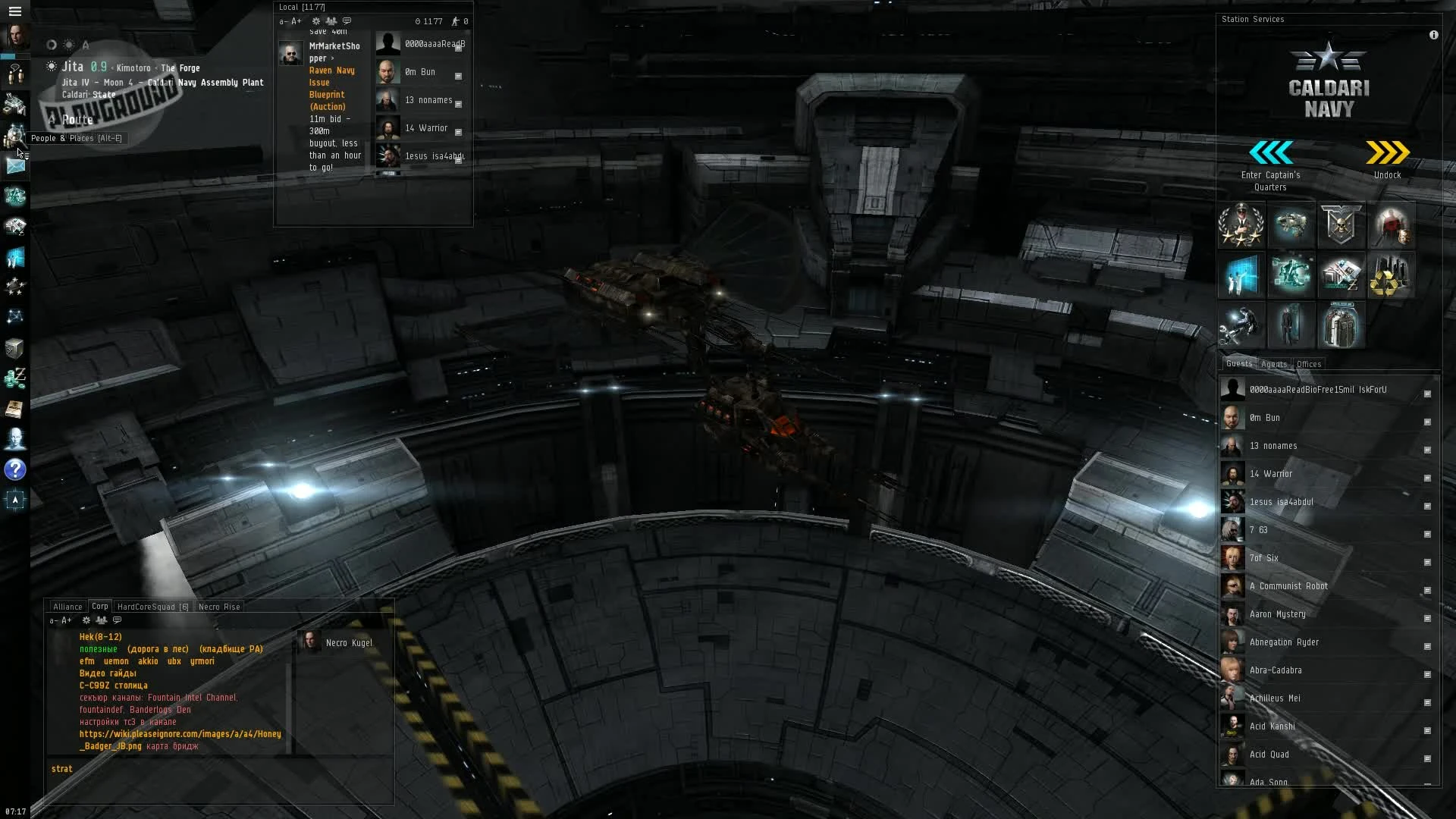
Task: Toggle the member list icon in Local chat
Action: [332, 21]
